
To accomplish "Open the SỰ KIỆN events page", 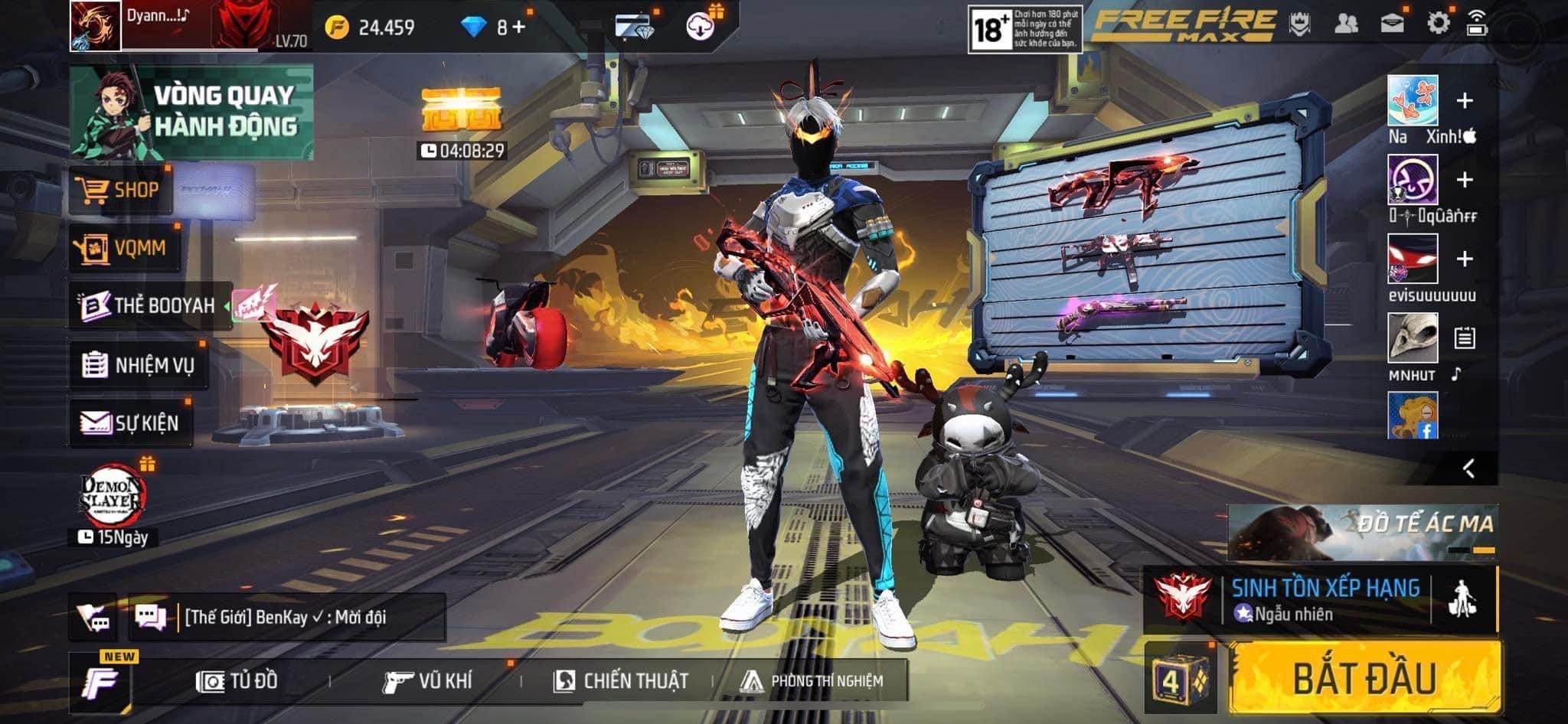I will [x=131, y=422].
